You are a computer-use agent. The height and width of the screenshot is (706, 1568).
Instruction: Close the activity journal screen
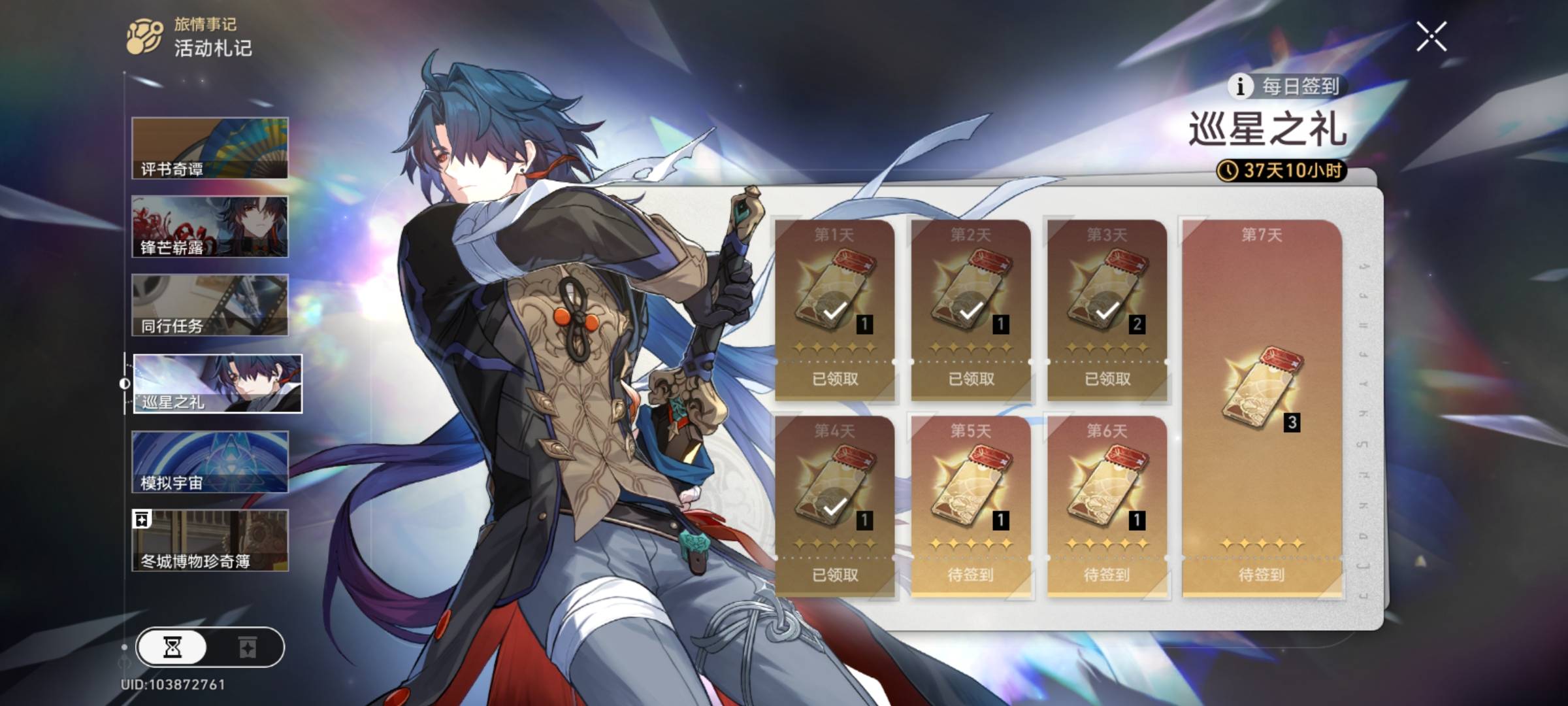[1431, 37]
